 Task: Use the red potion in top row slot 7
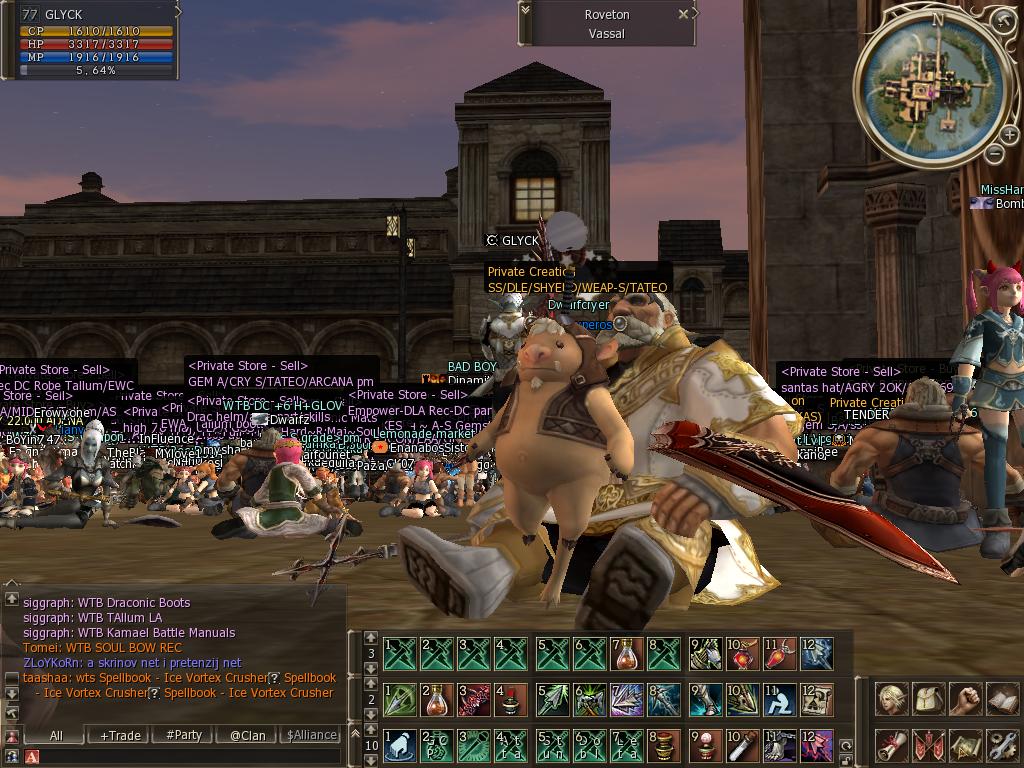coord(627,654)
